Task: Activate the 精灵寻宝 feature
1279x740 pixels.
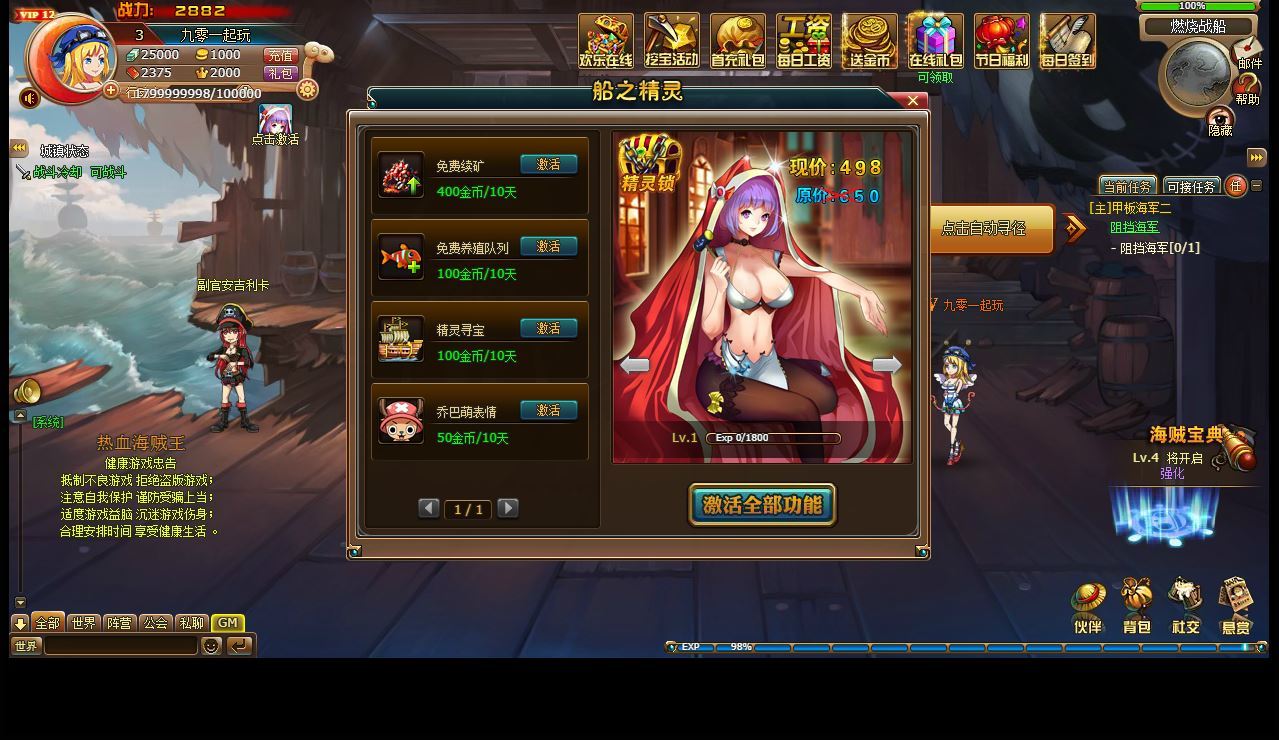Action: click(x=548, y=329)
